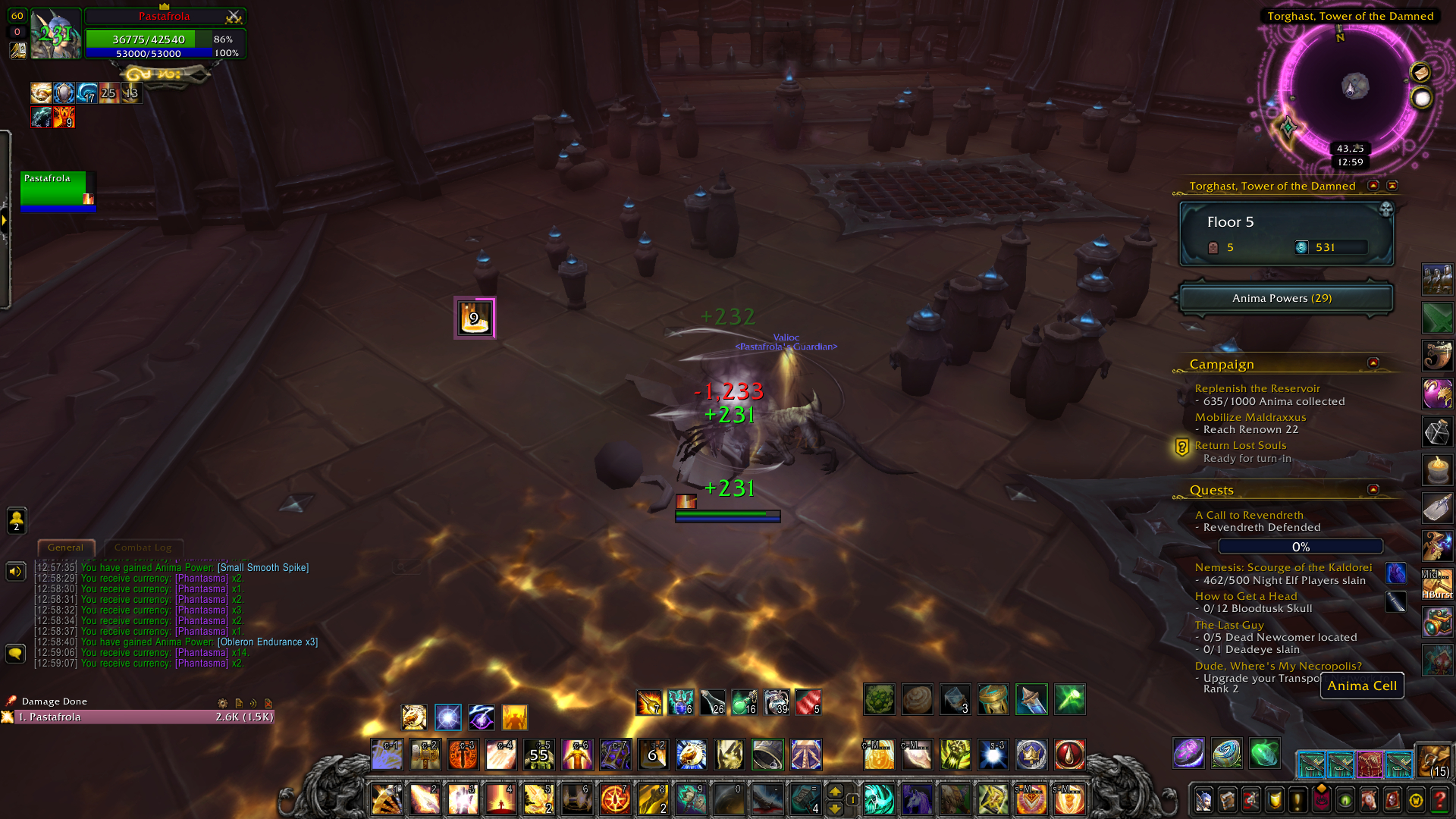This screenshot has width=1456, height=819.
Task: Collapse the Quests tracker section
Action: click(1373, 490)
